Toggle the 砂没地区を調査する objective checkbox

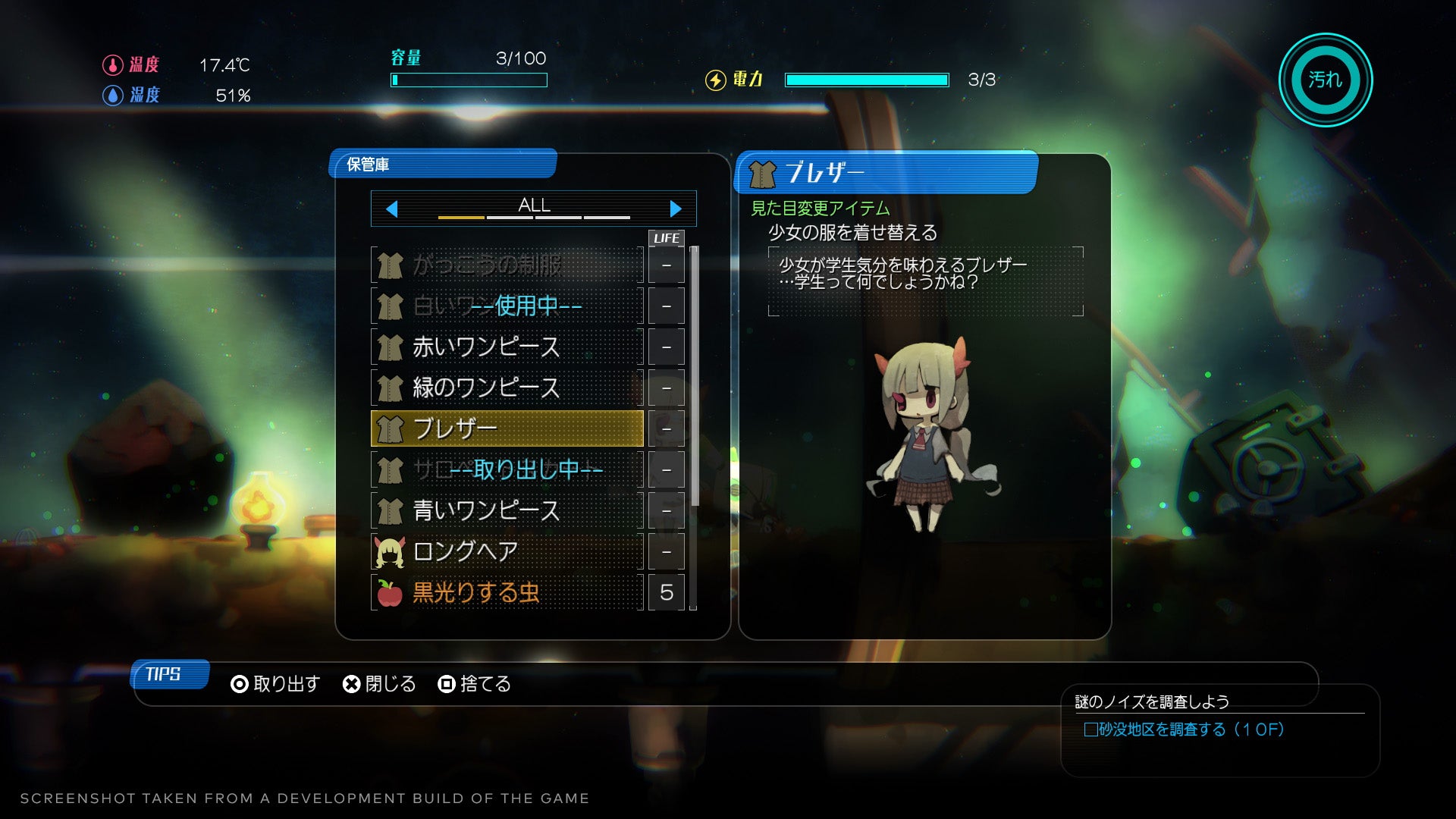click(1090, 730)
